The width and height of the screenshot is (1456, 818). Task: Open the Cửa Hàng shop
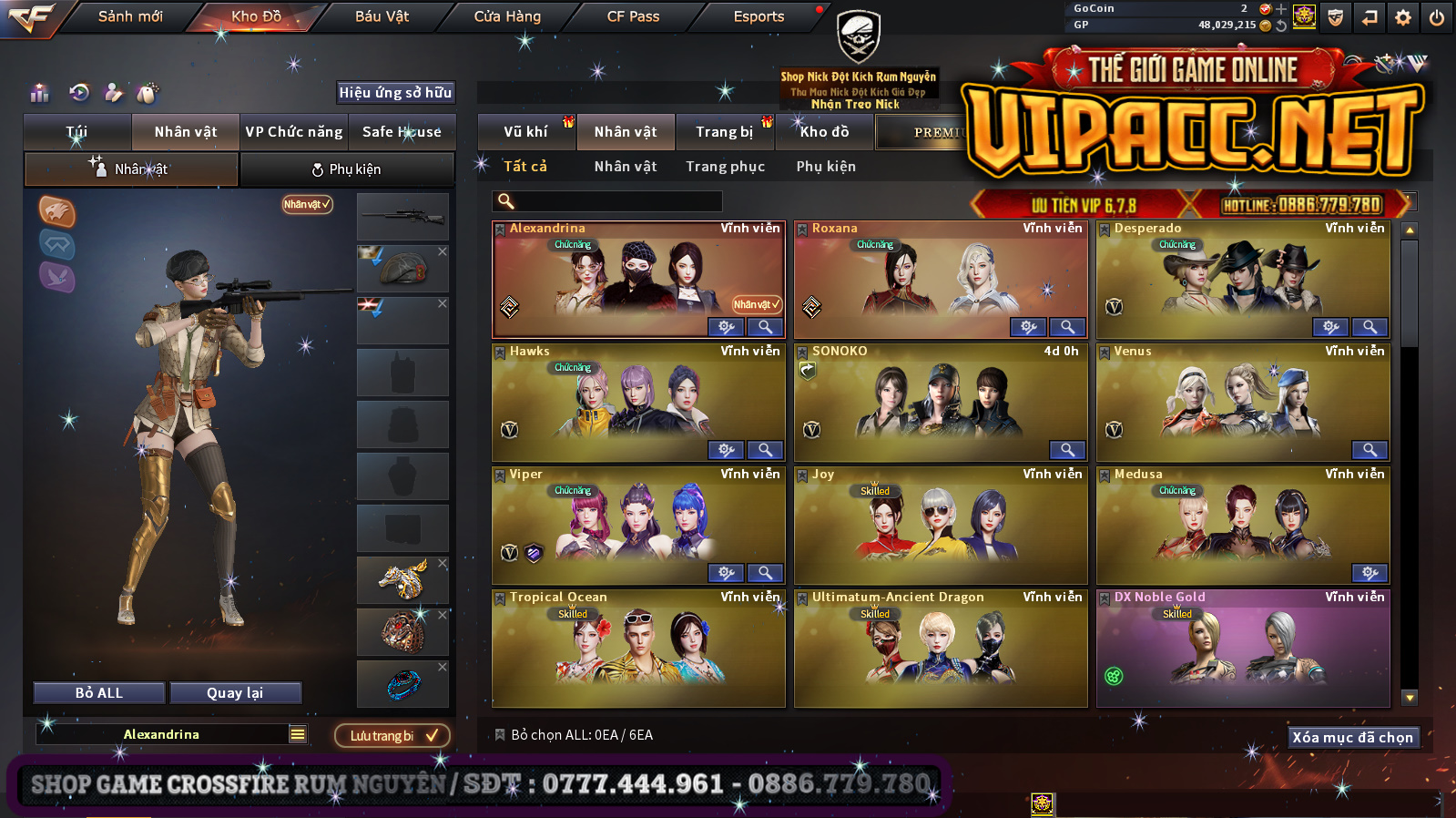pyautogui.click(x=507, y=16)
